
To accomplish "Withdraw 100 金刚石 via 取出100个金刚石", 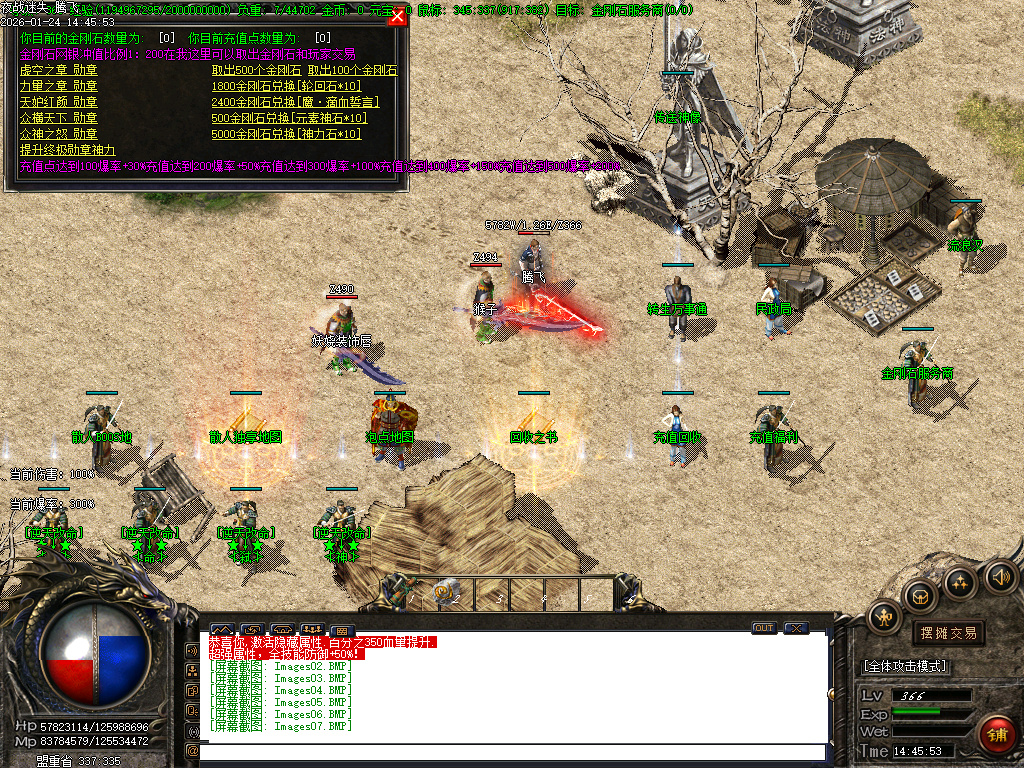I will pyautogui.click(x=352, y=71).
